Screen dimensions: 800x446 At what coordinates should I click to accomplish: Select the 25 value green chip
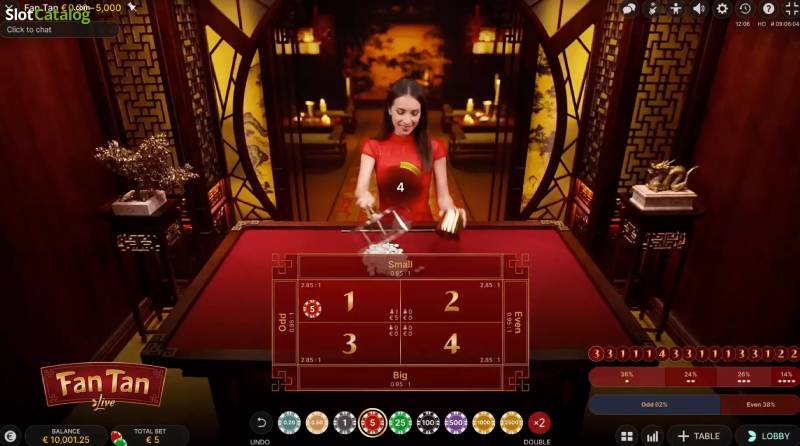tap(400, 423)
